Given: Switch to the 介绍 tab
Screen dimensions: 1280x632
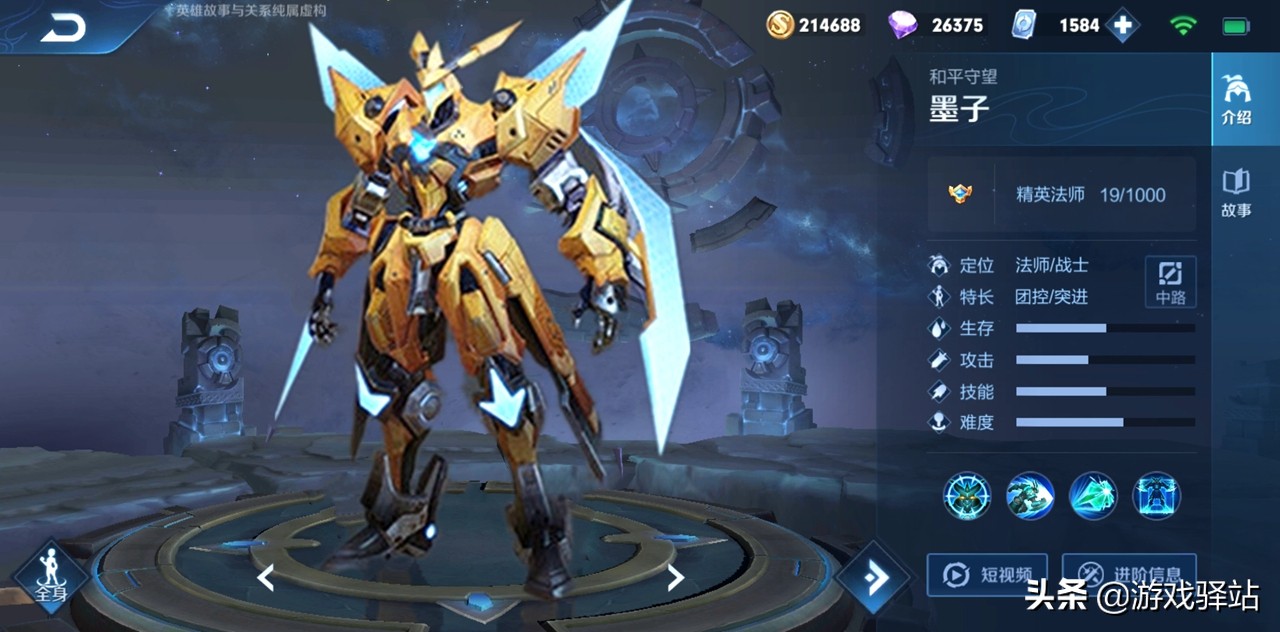Looking at the screenshot, I should (x=1237, y=99).
